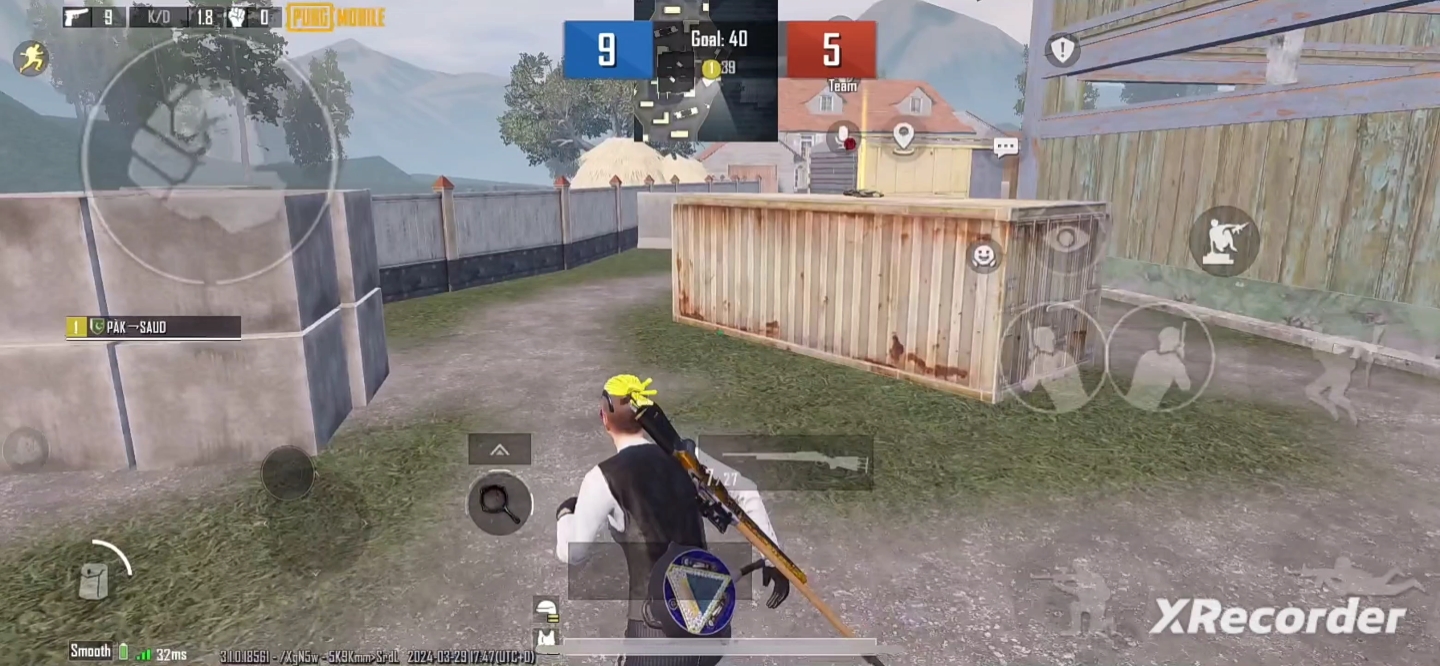1440x666 pixels.
Task: Tap the kneeling shooter icon button
Action: [1224, 241]
